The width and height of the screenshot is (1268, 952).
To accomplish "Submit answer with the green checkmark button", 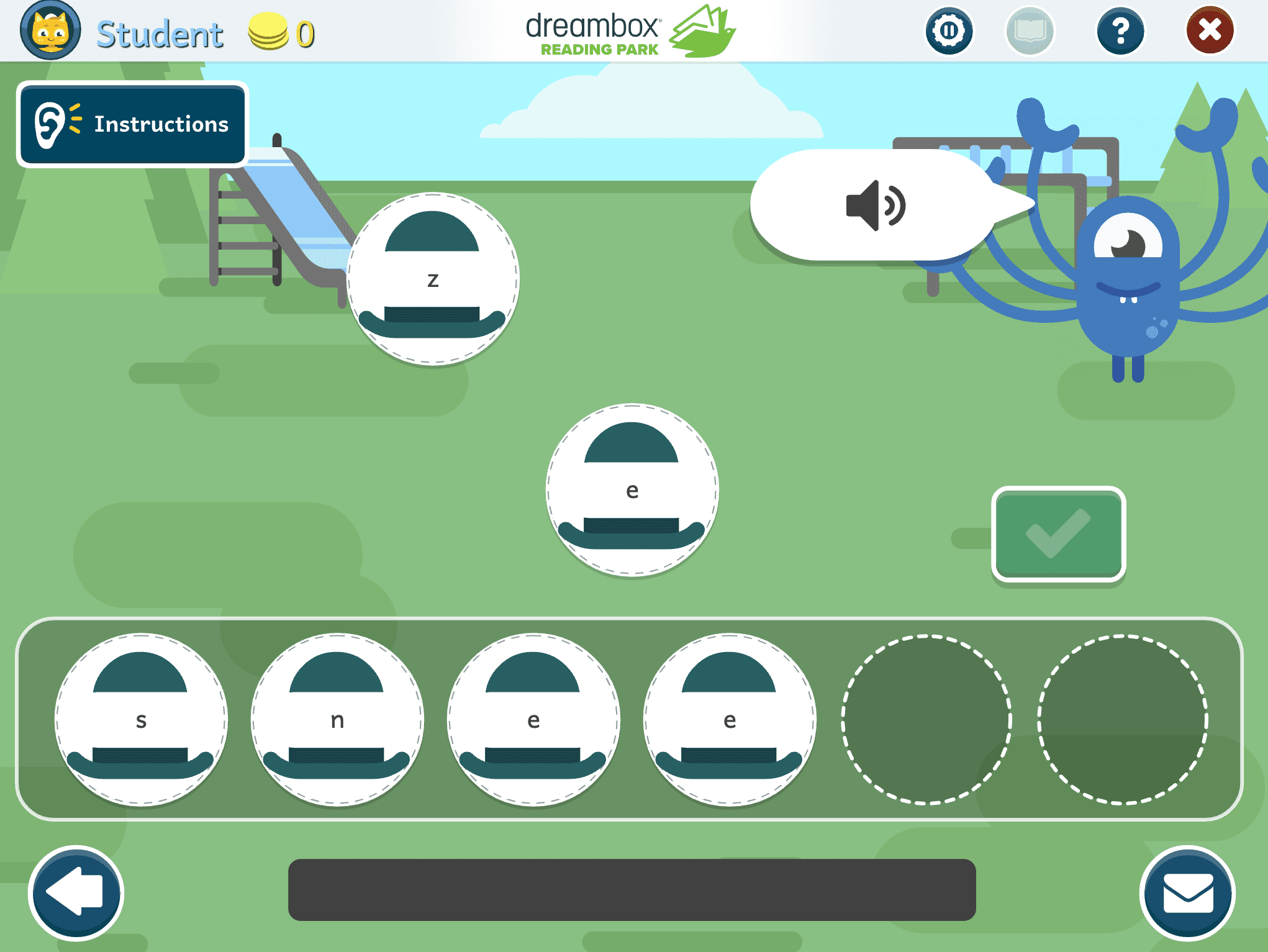I will (x=1058, y=534).
